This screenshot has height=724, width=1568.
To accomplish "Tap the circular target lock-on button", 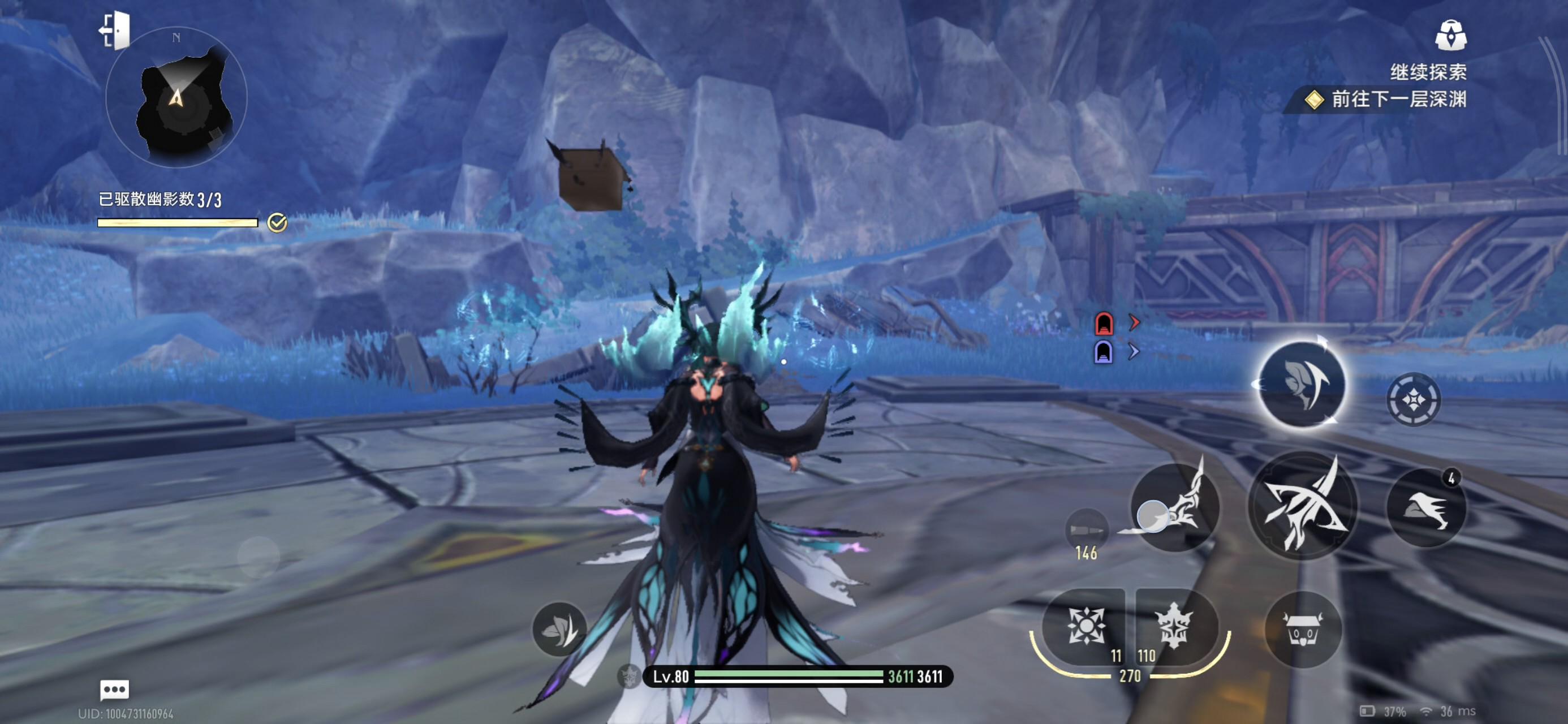I will [x=1413, y=399].
